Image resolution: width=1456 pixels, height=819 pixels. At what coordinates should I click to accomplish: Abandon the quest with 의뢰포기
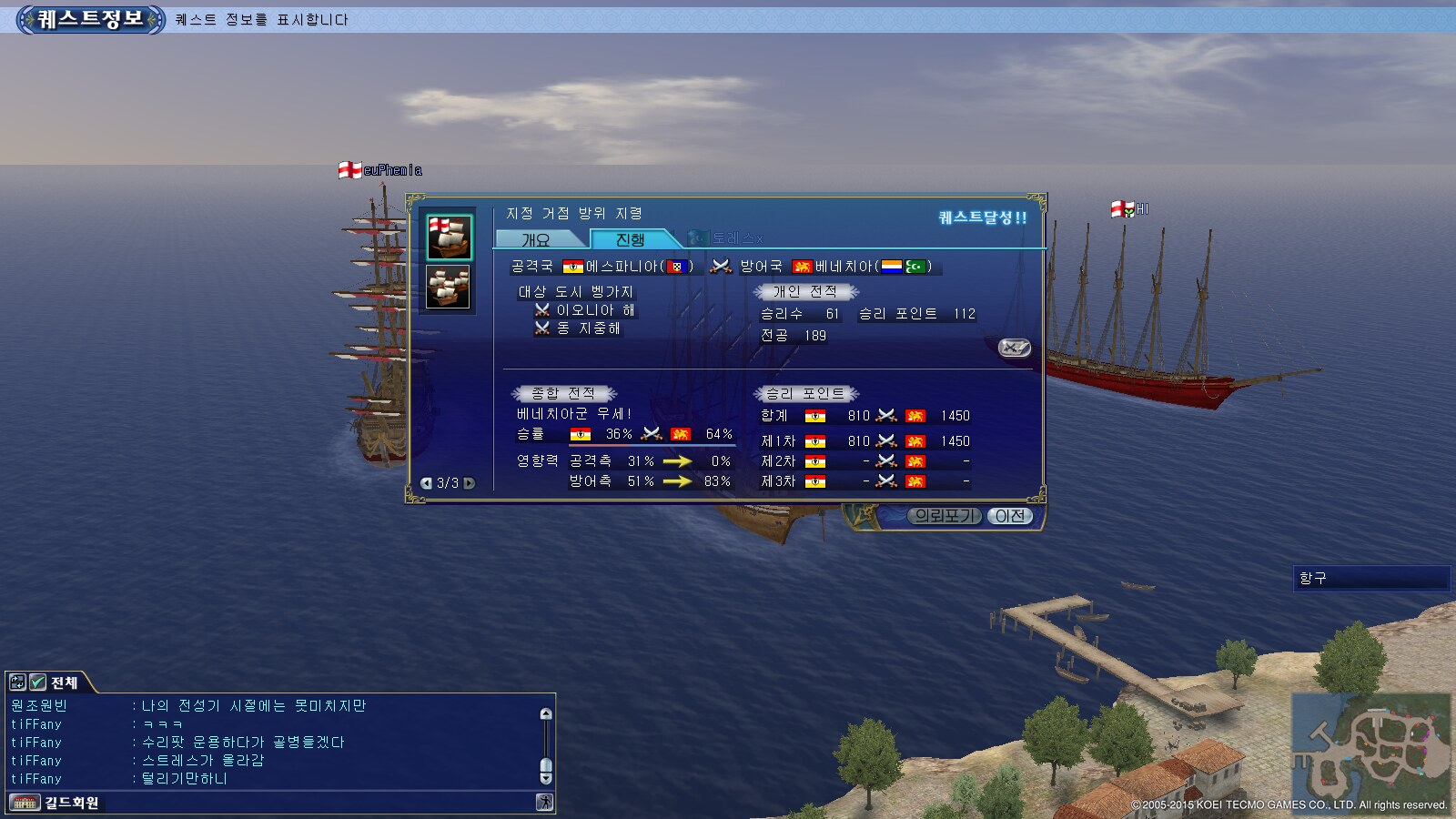(945, 516)
